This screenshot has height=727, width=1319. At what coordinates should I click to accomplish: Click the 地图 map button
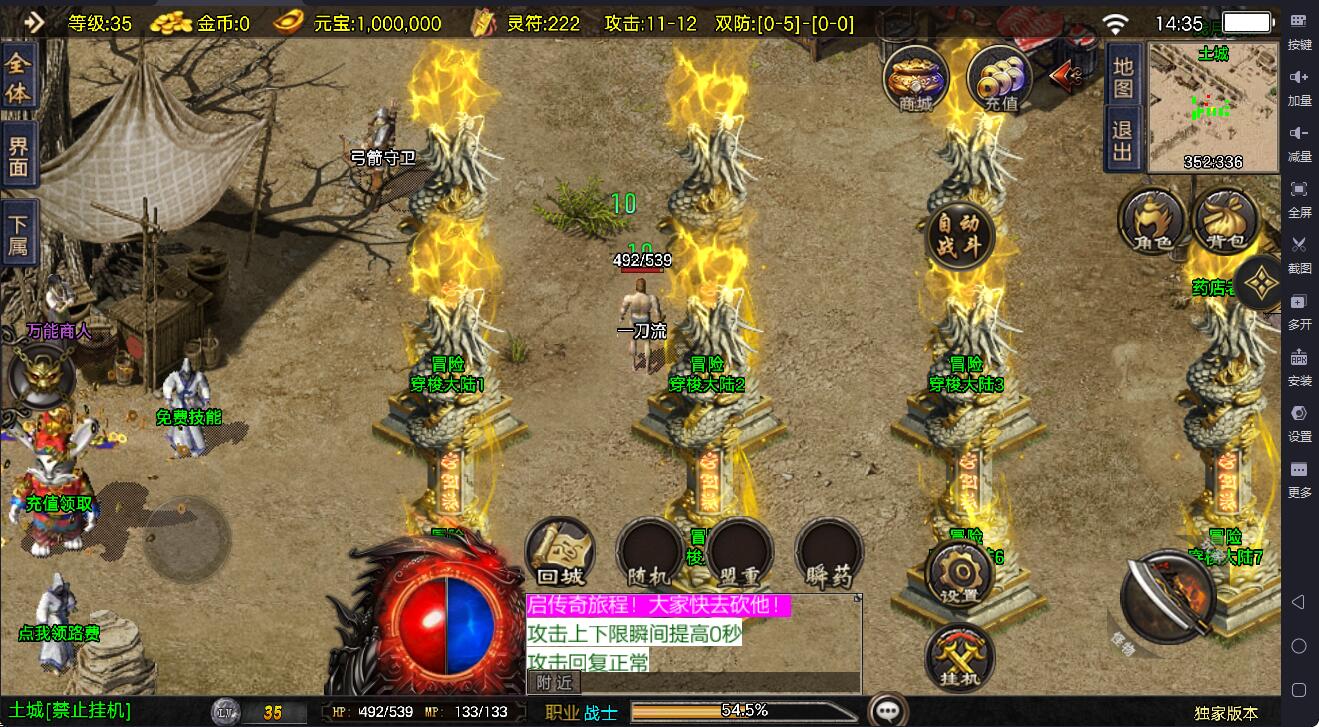click(x=1123, y=78)
